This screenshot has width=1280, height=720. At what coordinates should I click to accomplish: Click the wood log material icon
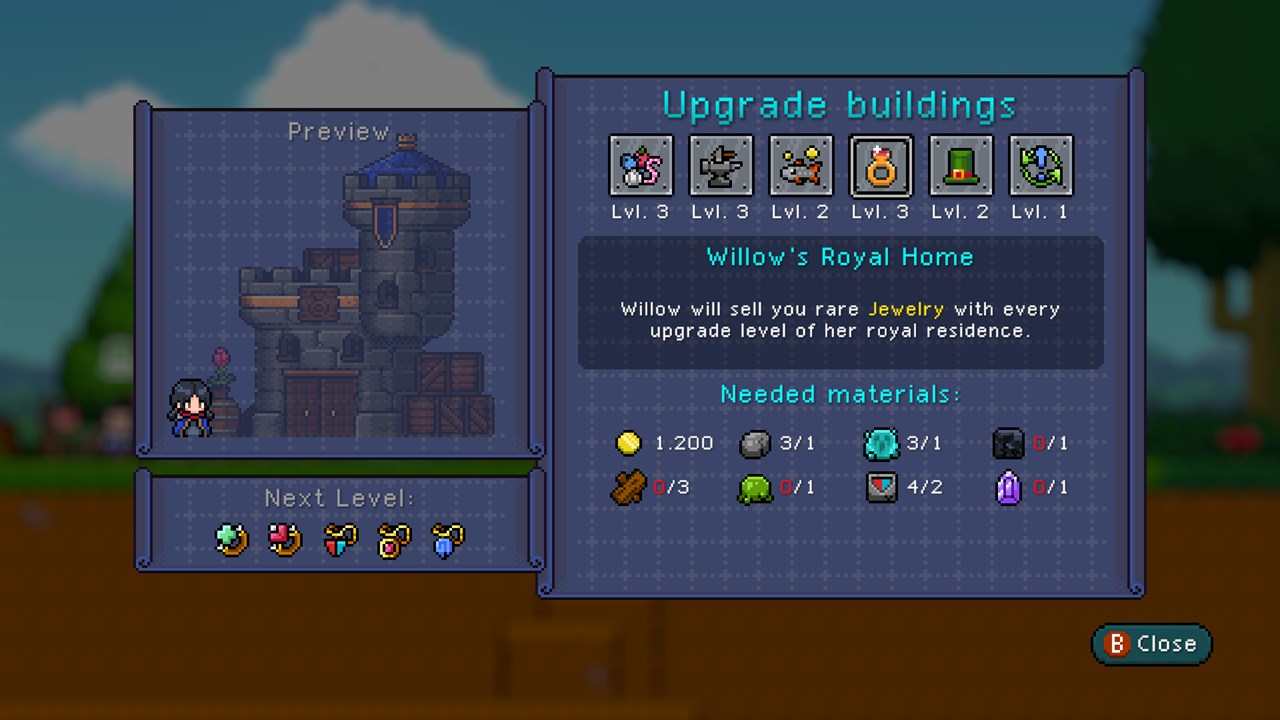pos(628,489)
